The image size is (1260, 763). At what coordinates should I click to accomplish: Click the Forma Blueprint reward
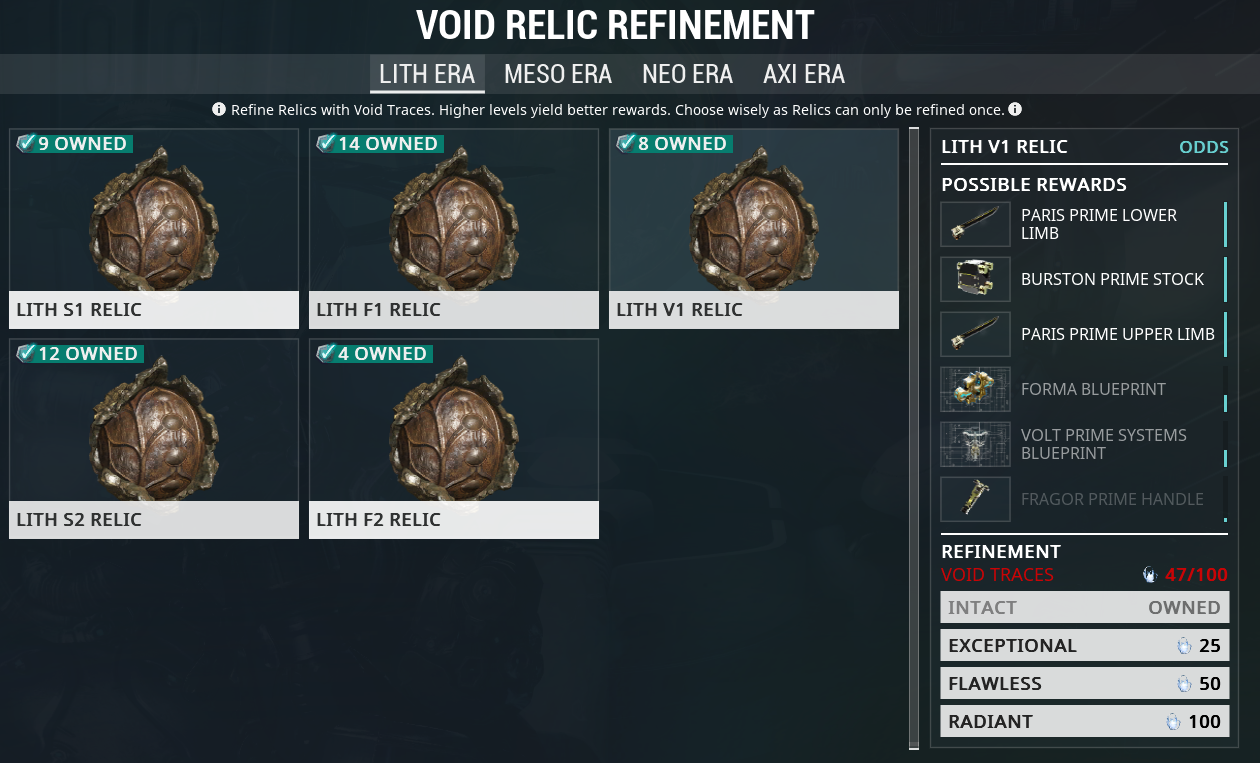tap(1084, 389)
